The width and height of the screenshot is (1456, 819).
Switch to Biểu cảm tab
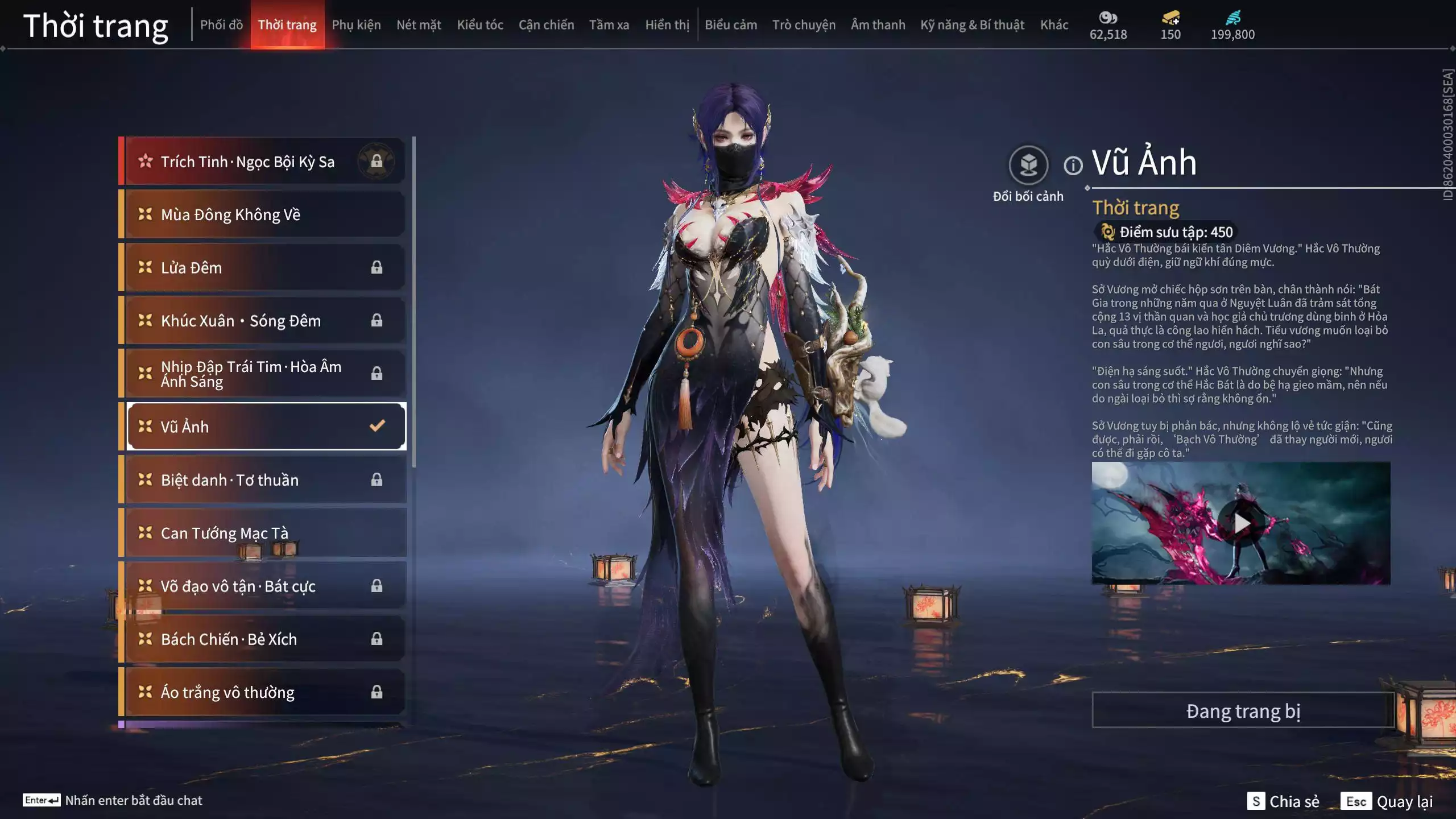731,25
